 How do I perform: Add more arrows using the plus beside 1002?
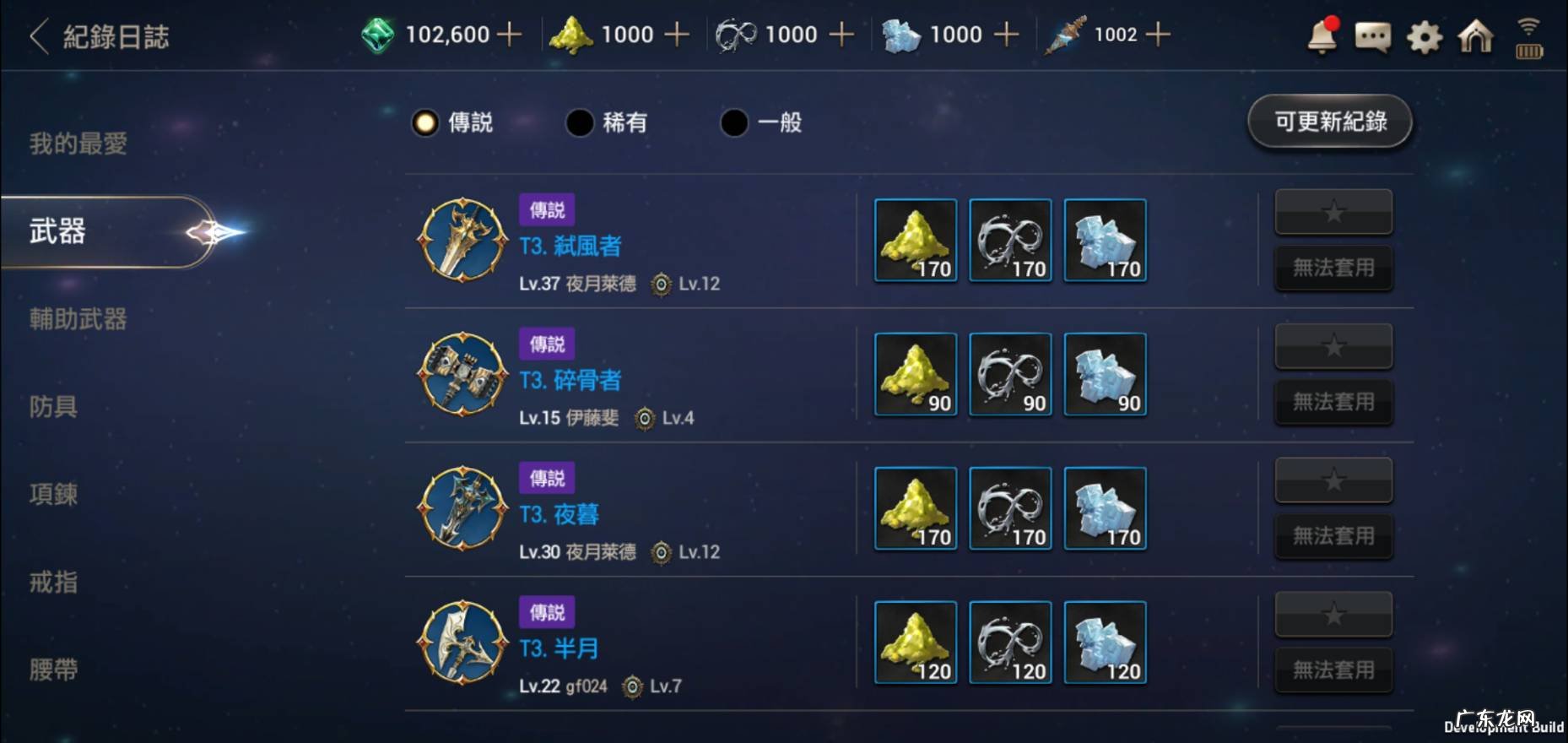(1157, 34)
